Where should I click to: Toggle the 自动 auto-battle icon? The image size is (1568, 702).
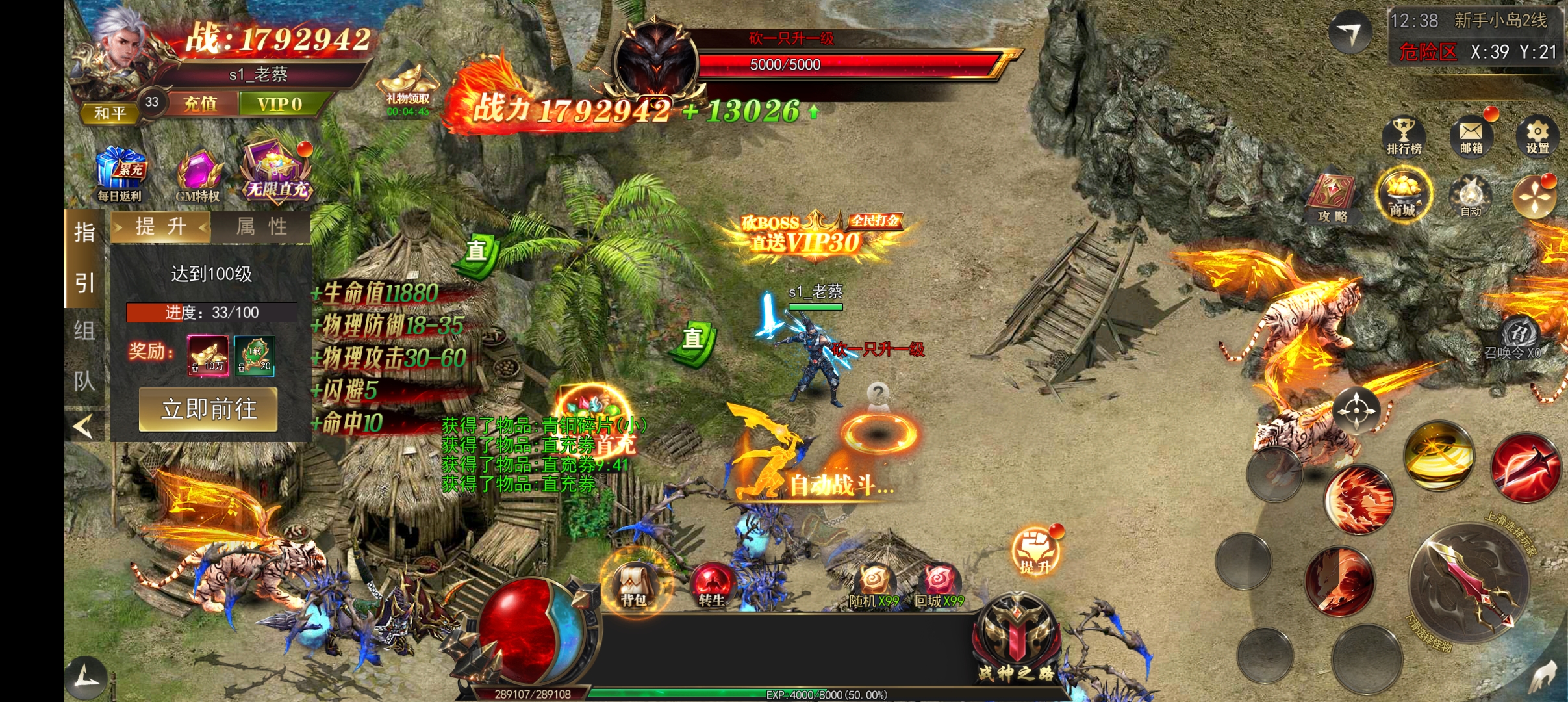(1471, 196)
